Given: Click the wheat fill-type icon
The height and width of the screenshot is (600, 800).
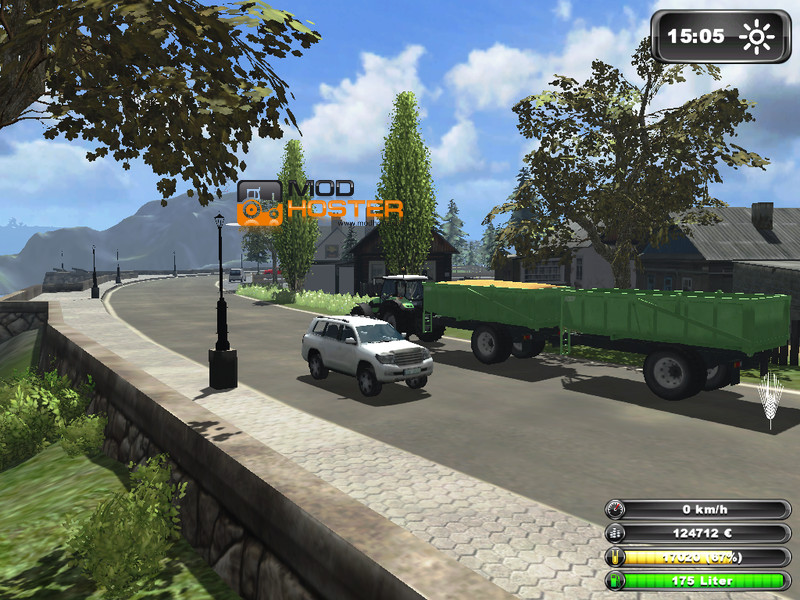Looking at the screenshot, I should 771,401.
